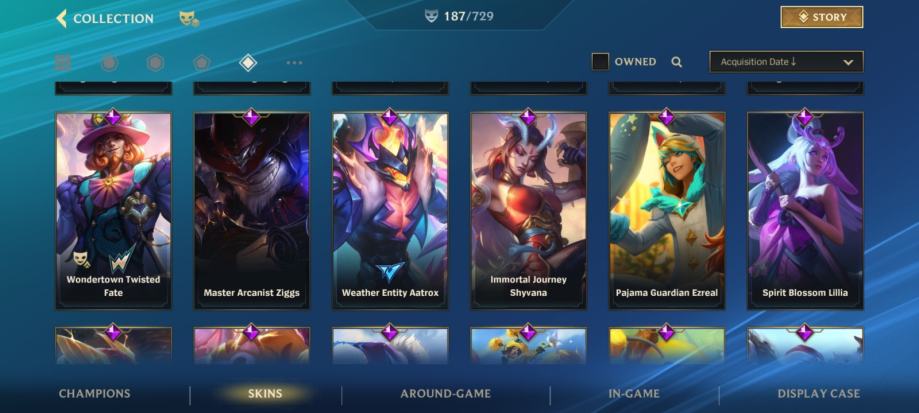Go to the In-Game tab
Image resolution: width=919 pixels, height=413 pixels.
coord(634,394)
